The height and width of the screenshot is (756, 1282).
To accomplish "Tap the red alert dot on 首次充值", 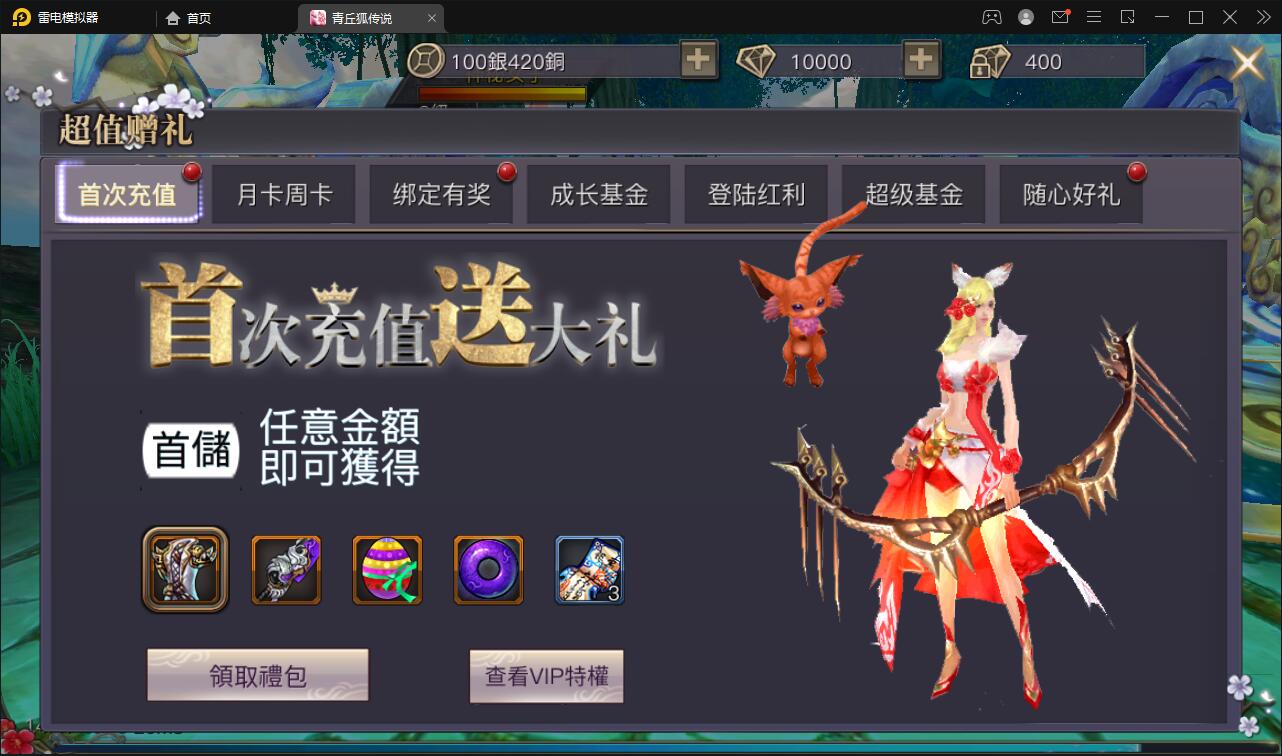I will point(192,172).
